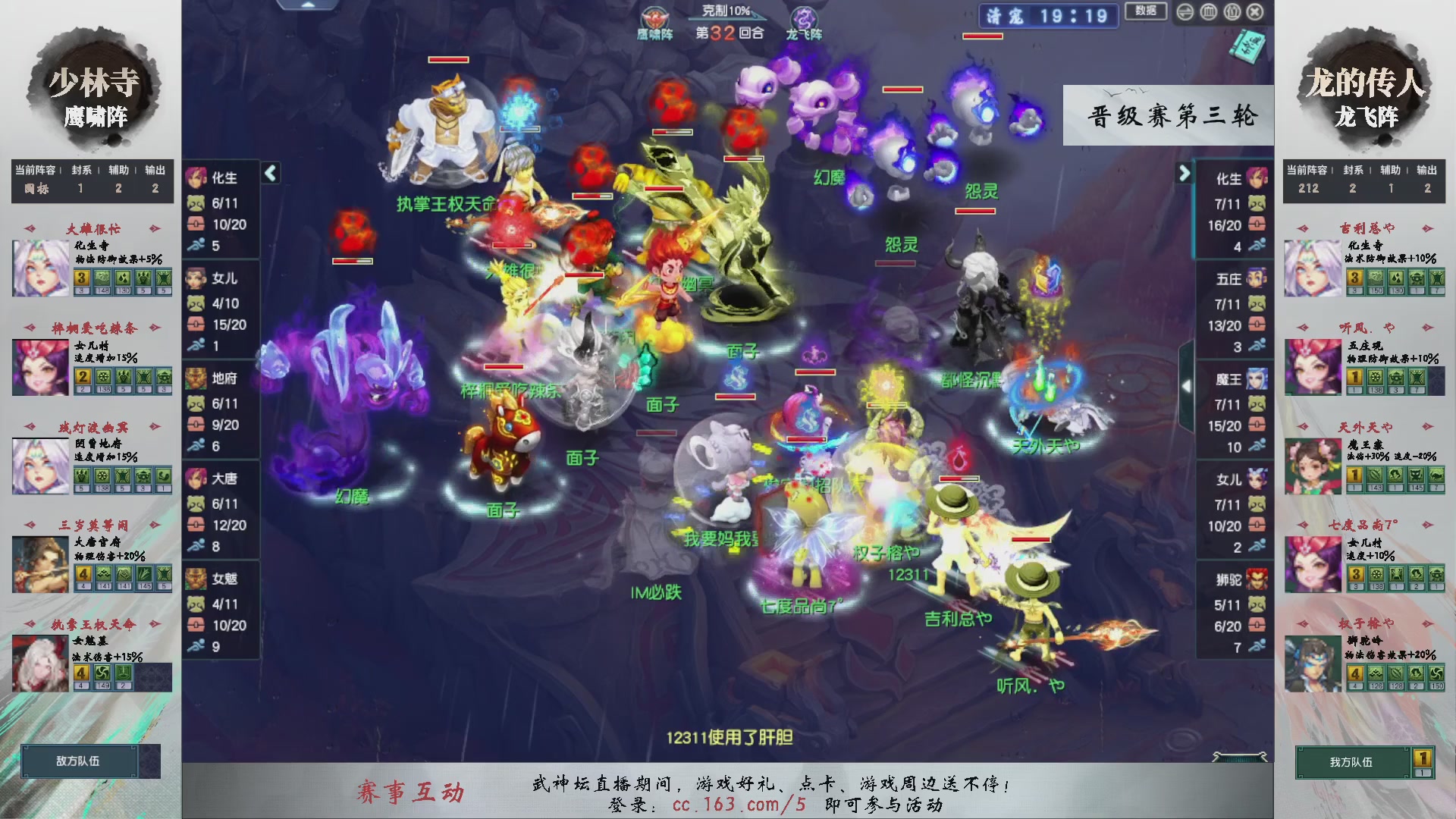This screenshot has width=1456, height=819.
Task: Open the 数据 panel button
Action: [x=1145, y=12]
